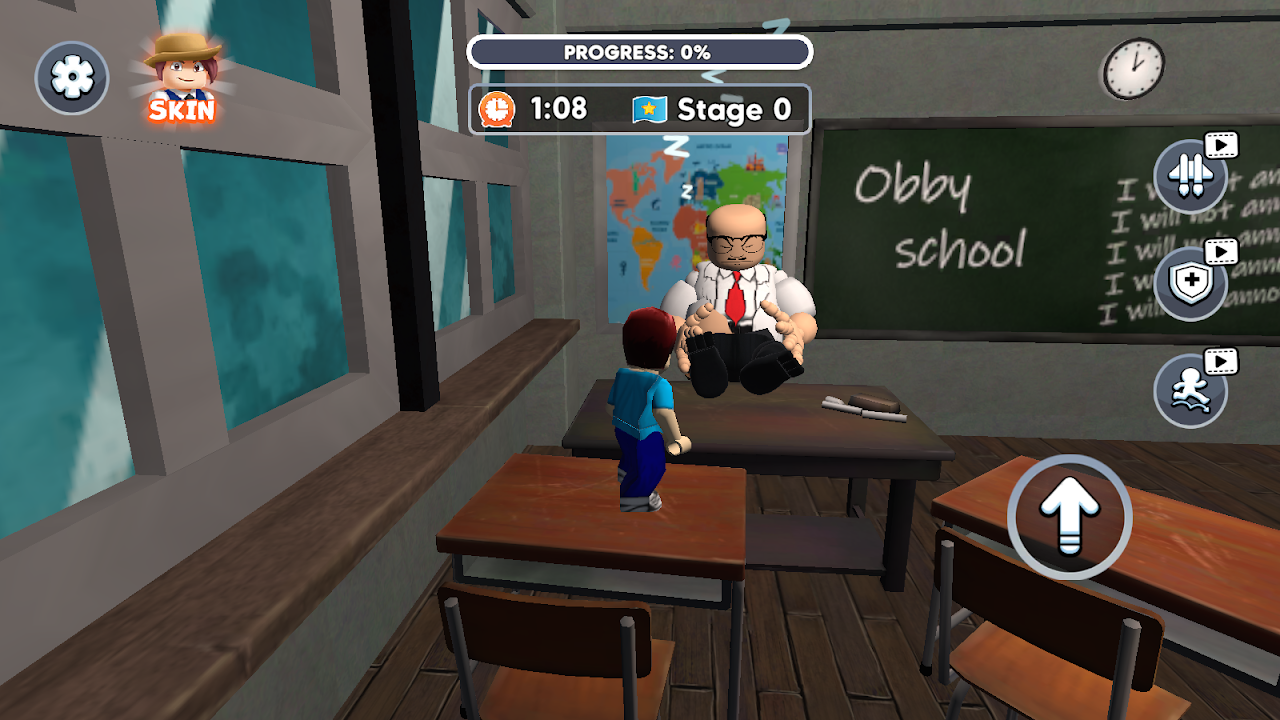Activate the shield protection power-up
The height and width of the screenshot is (720, 1280).
click(1190, 284)
